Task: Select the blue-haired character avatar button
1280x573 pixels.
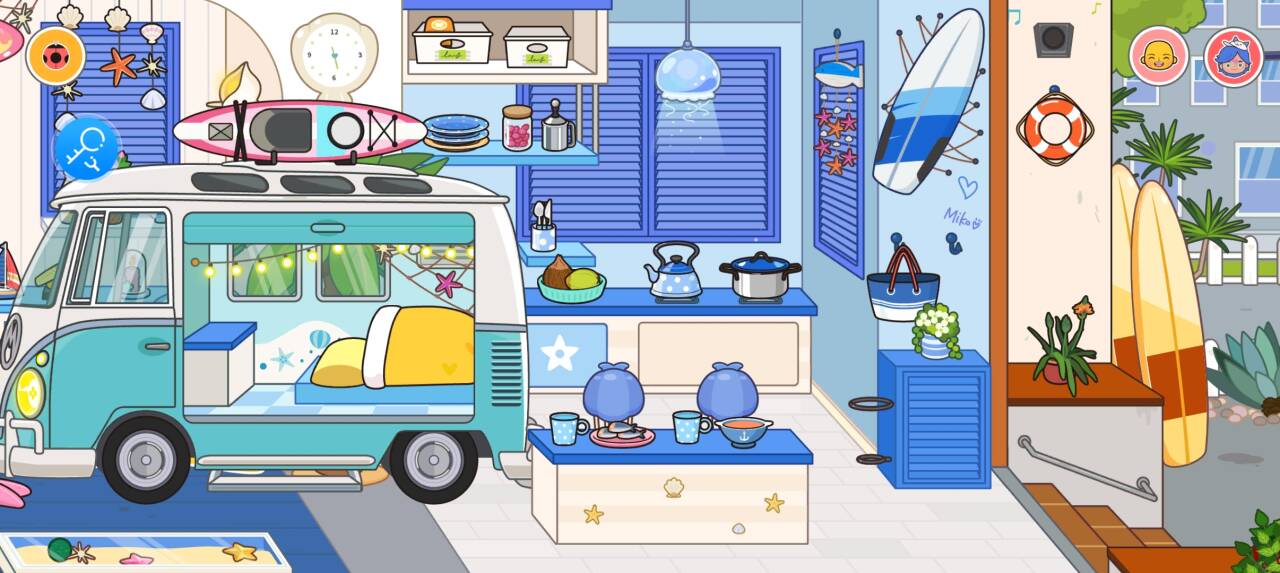Action: click(x=1233, y=56)
